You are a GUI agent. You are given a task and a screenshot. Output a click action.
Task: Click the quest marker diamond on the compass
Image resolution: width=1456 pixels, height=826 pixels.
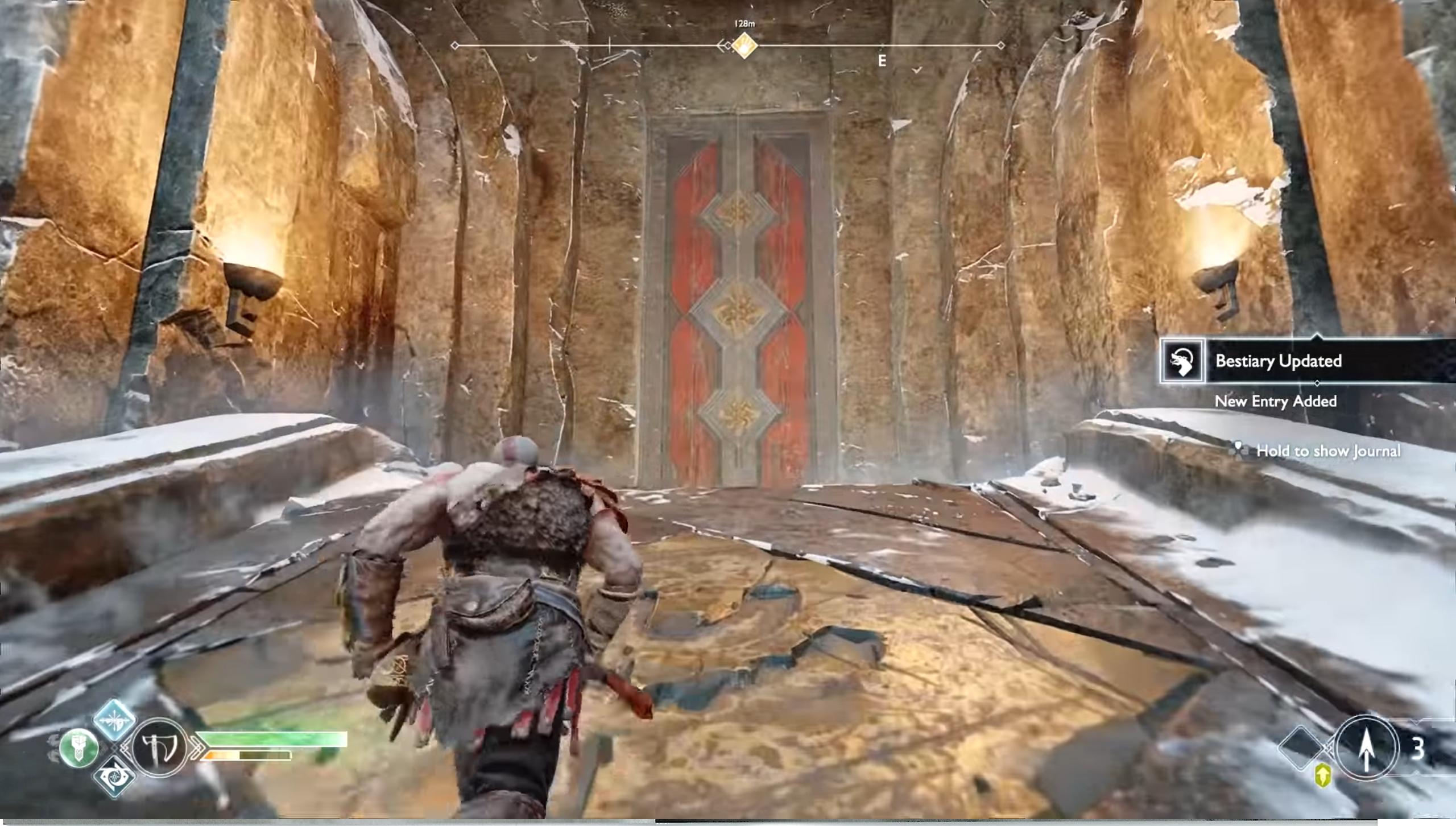(x=743, y=46)
